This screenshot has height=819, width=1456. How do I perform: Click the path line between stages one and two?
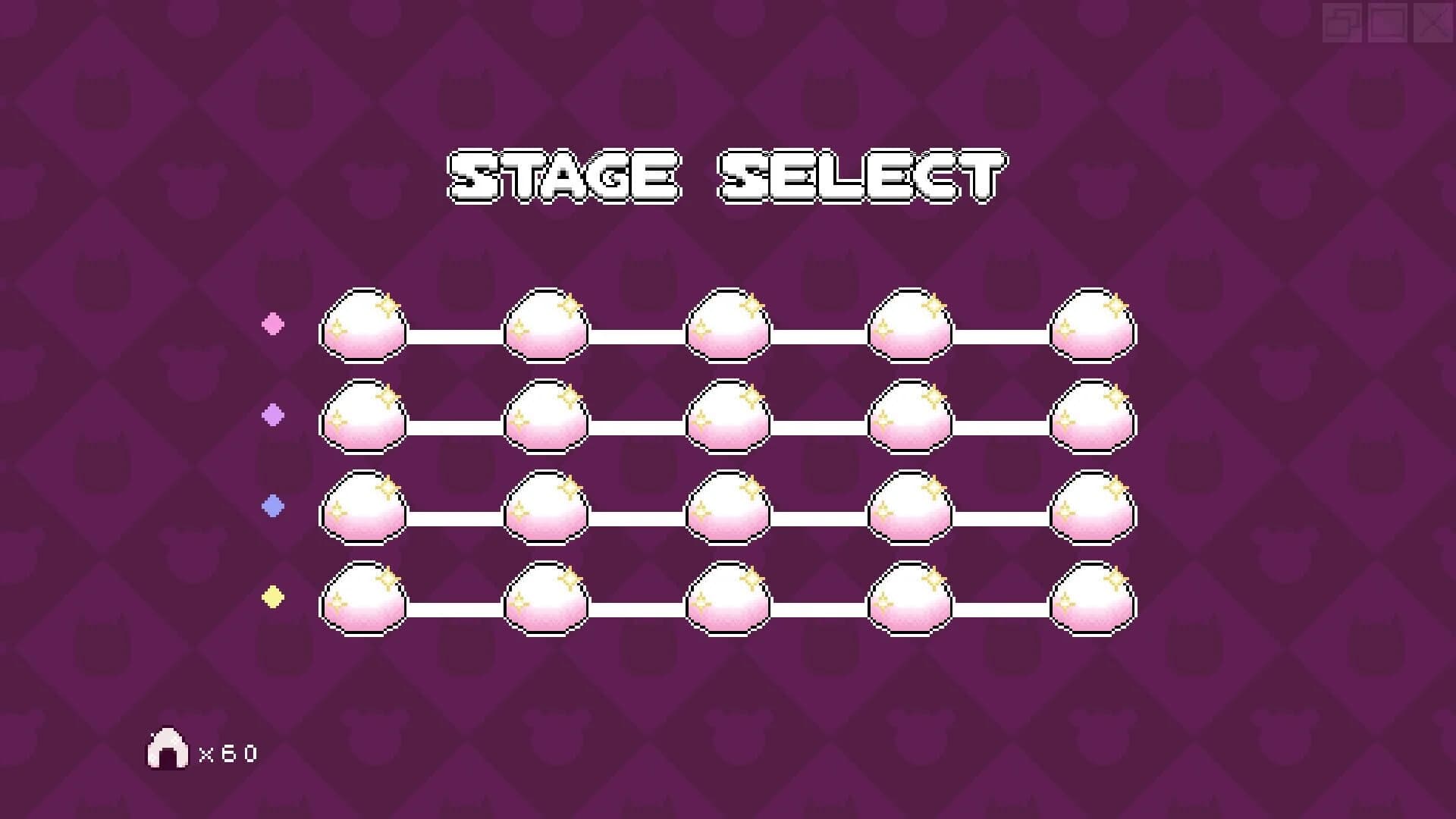455,332
